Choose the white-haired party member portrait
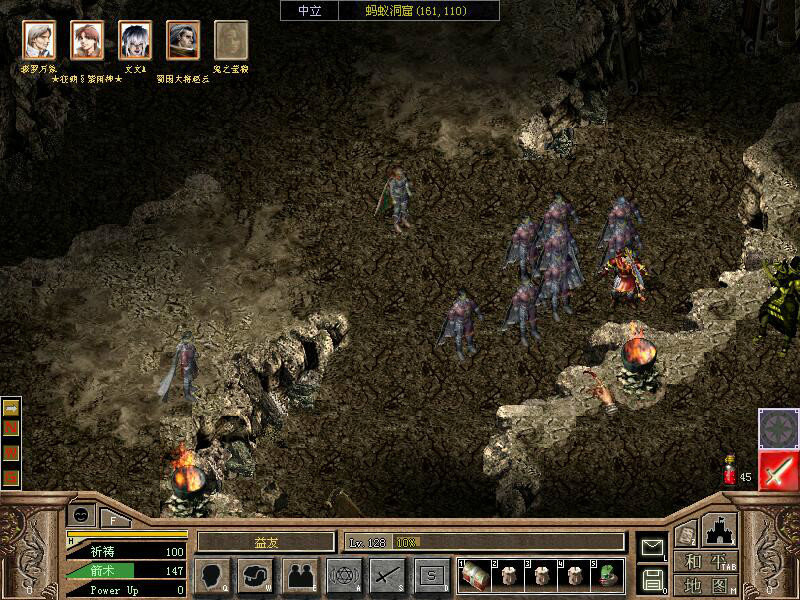This screenshot has height=600, width=800. (x=135, y=40)
